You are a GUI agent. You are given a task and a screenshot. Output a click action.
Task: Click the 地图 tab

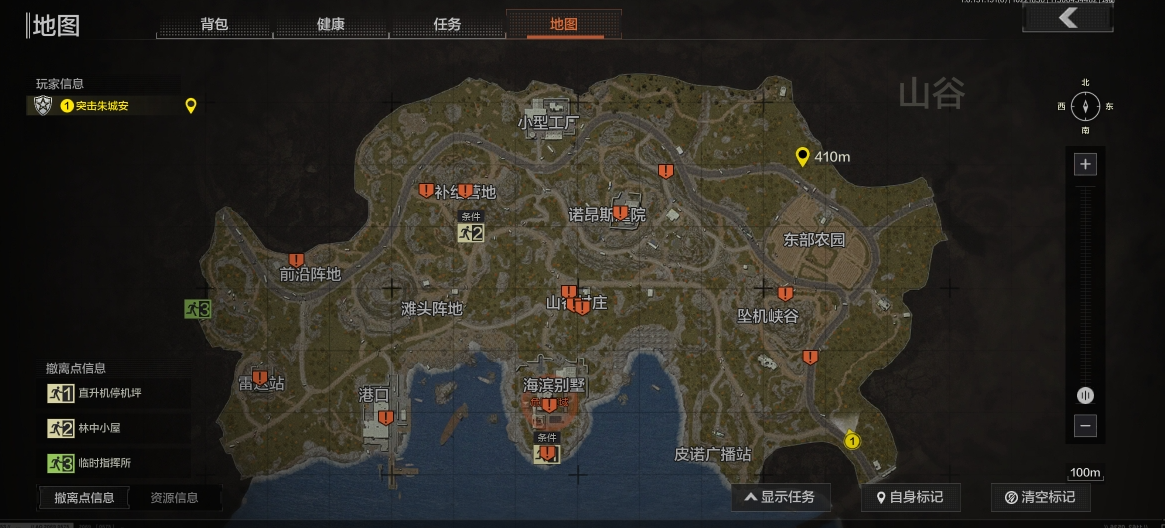click(564, 24)
